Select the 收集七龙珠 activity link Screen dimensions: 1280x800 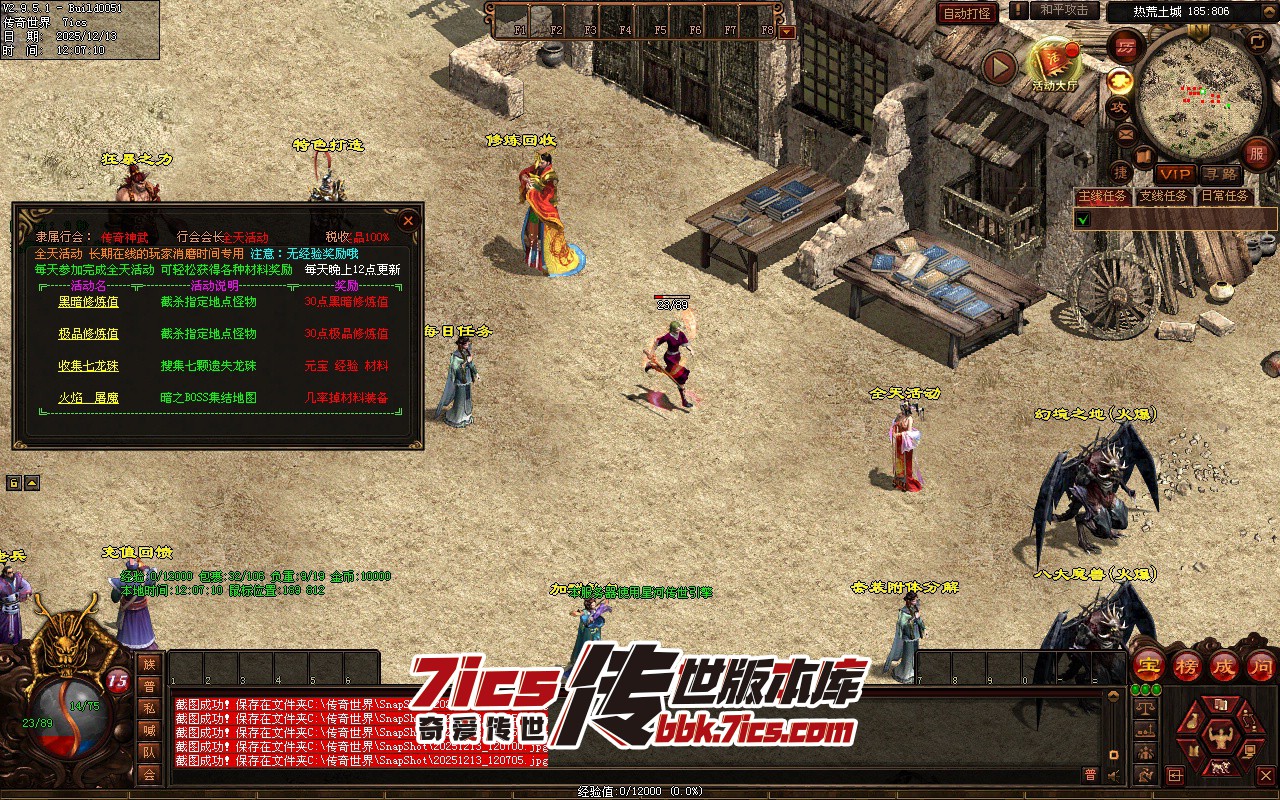pos(88,366)
